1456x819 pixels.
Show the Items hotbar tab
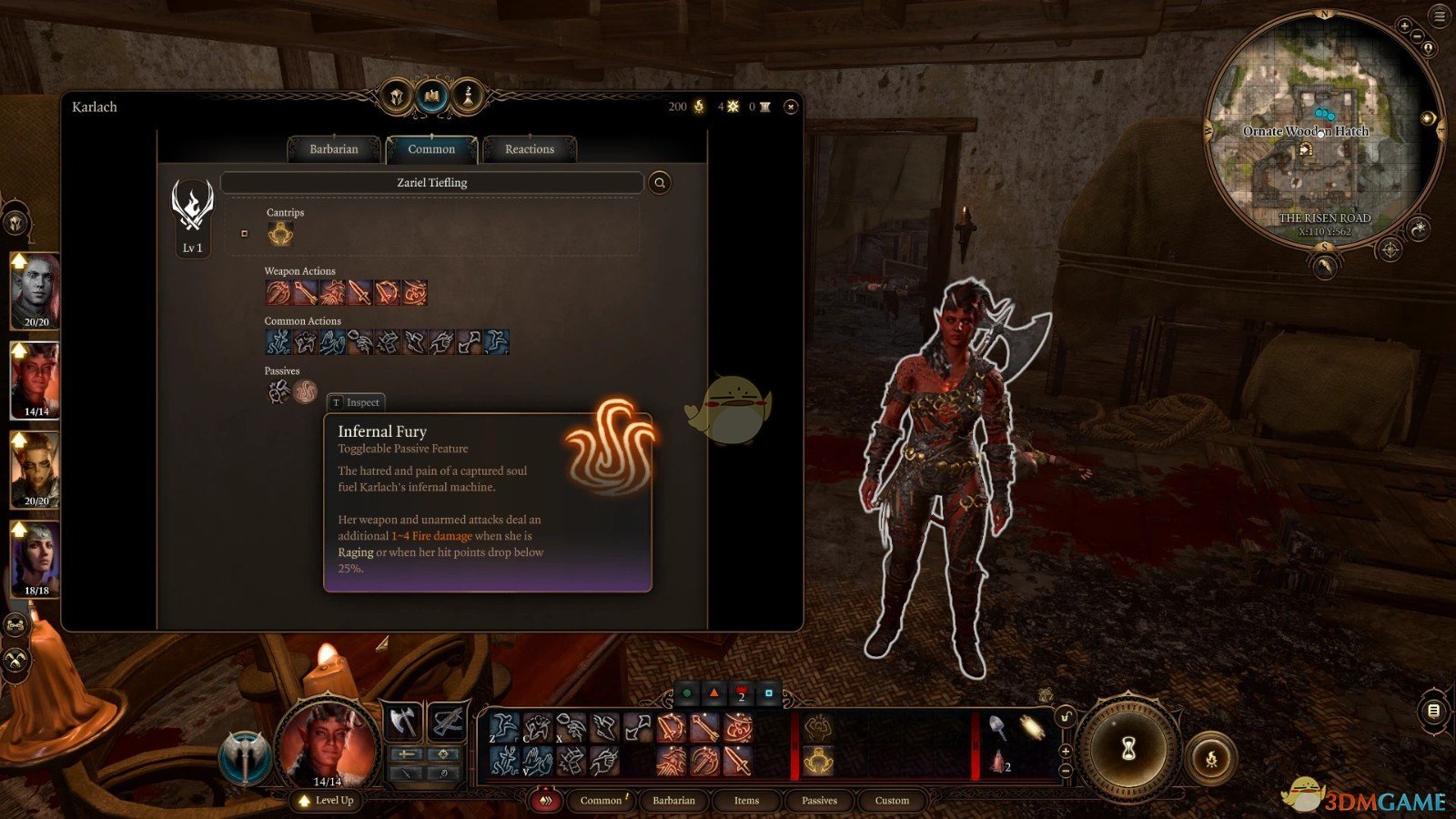coord(746,801)
